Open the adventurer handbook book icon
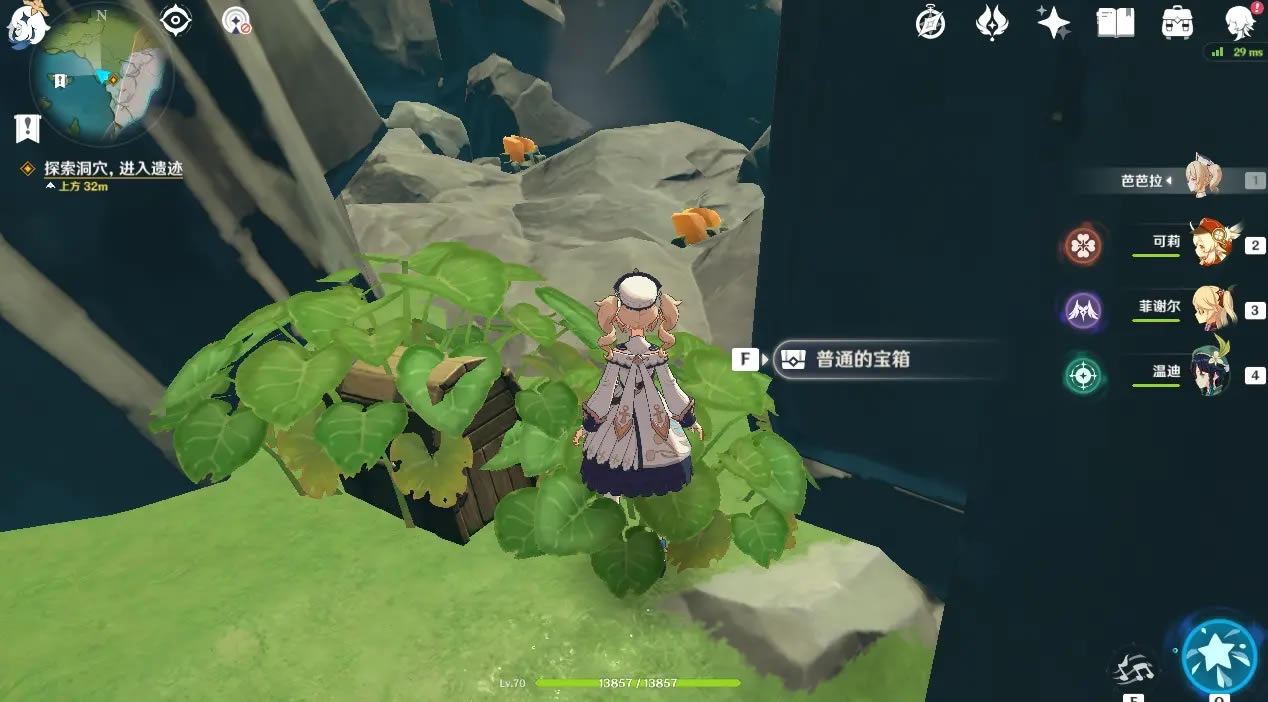The width and height of the screenshot is (1268, 702). pos(1115,23)
